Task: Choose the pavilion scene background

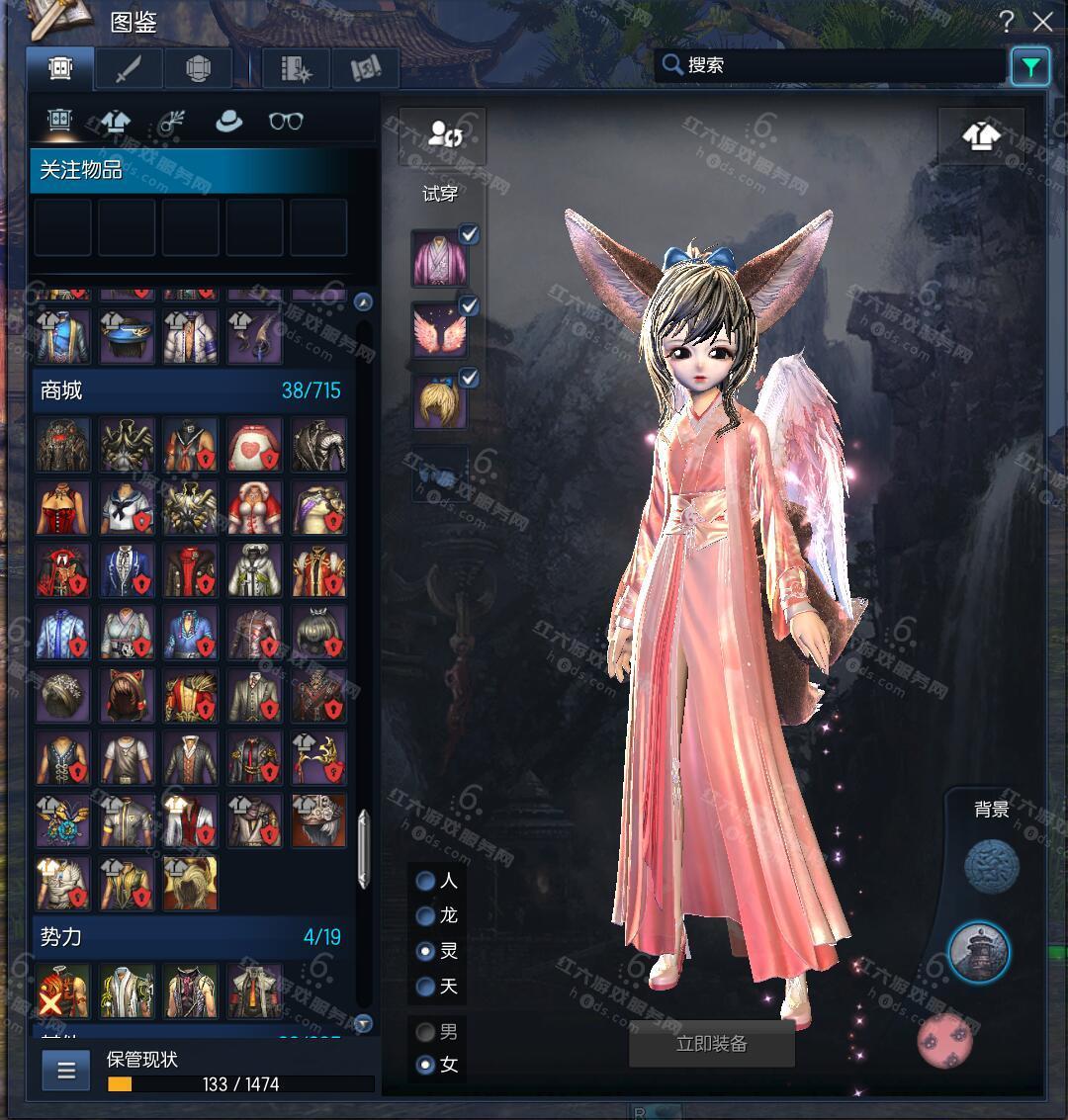Action: coord(978,952)
